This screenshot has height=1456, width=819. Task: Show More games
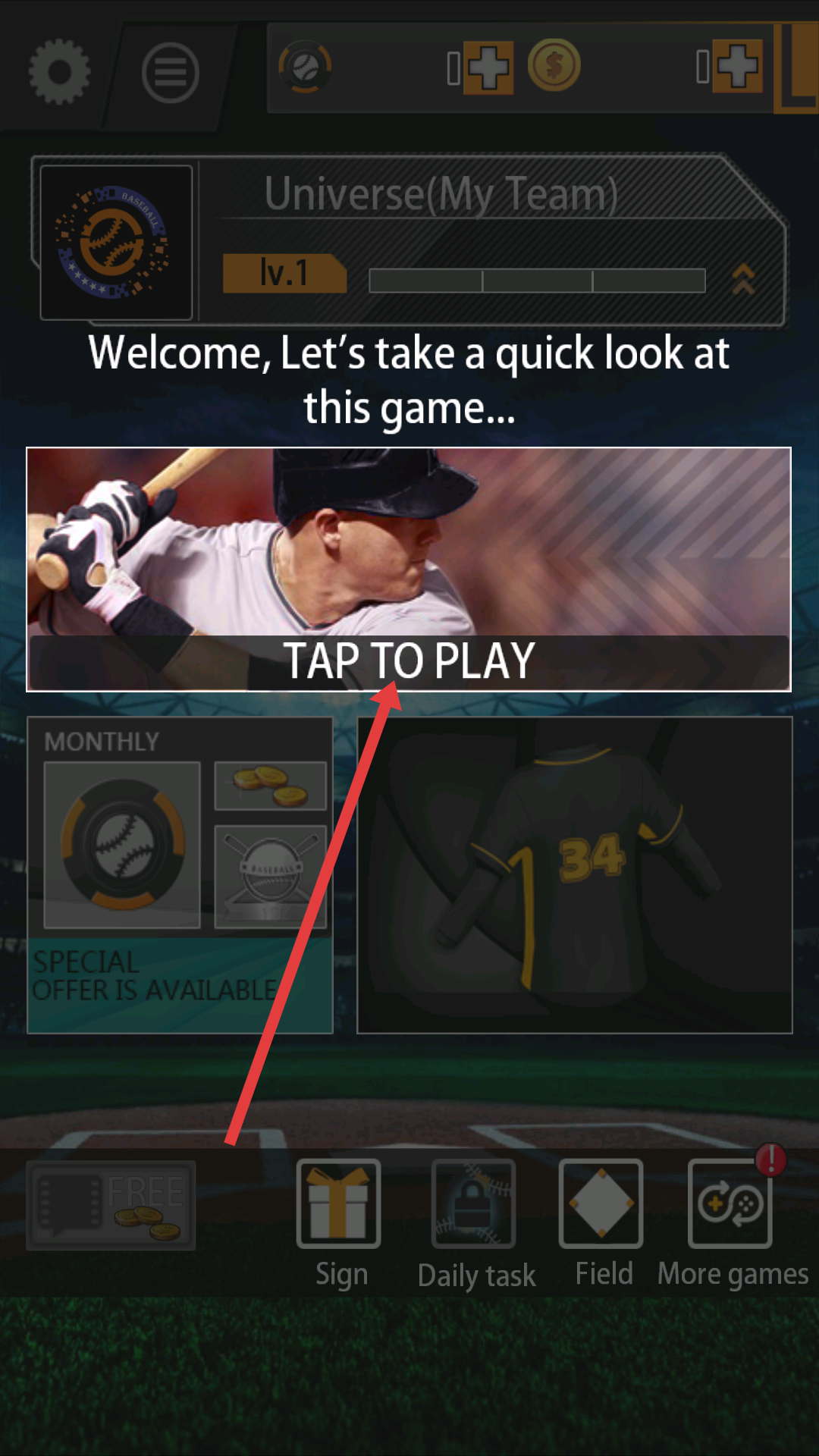click(x=730, y=1204)
